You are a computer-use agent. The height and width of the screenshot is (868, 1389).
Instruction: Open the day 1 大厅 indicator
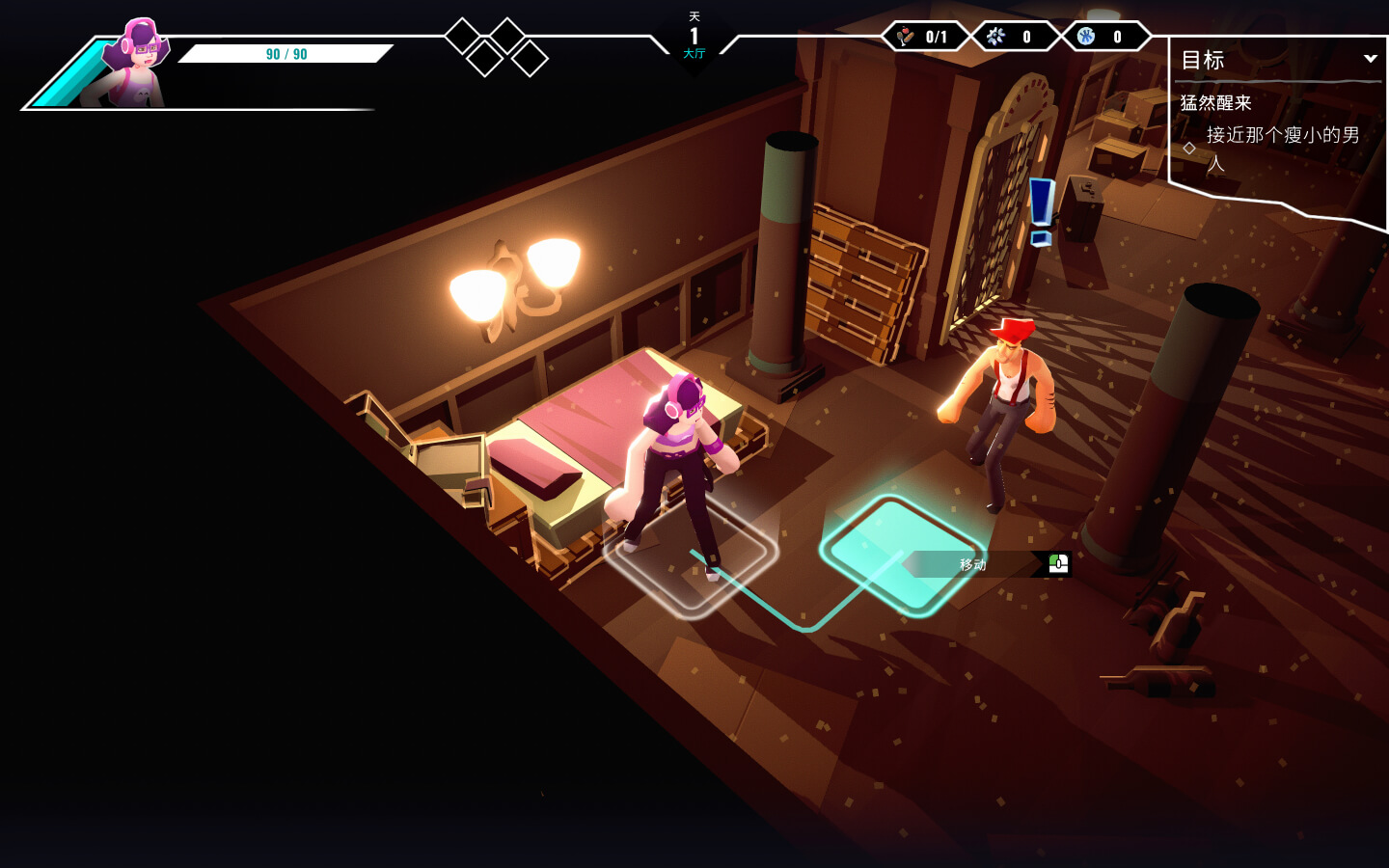694,39
